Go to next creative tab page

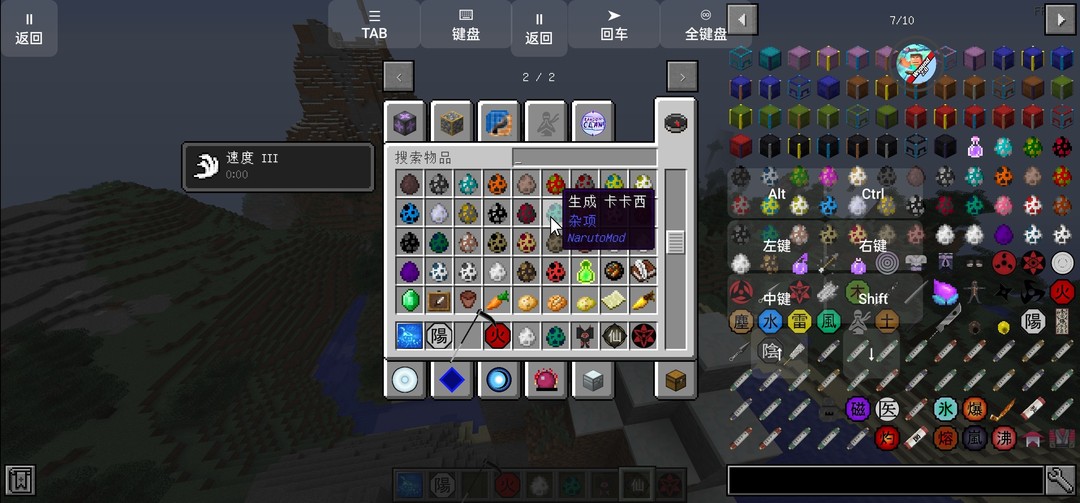(x=682, y=77)
